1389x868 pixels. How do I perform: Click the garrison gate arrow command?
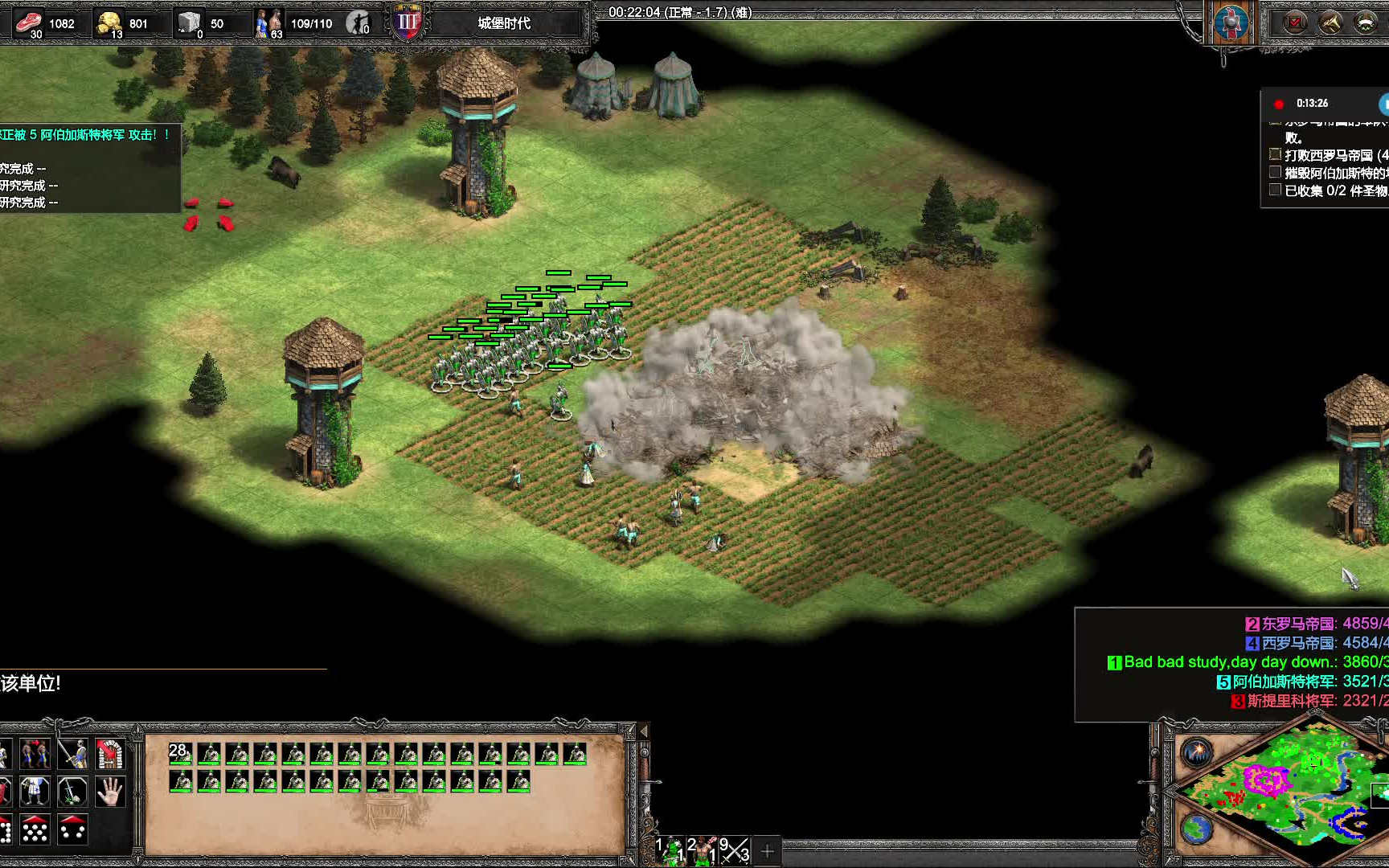[110, 754]
